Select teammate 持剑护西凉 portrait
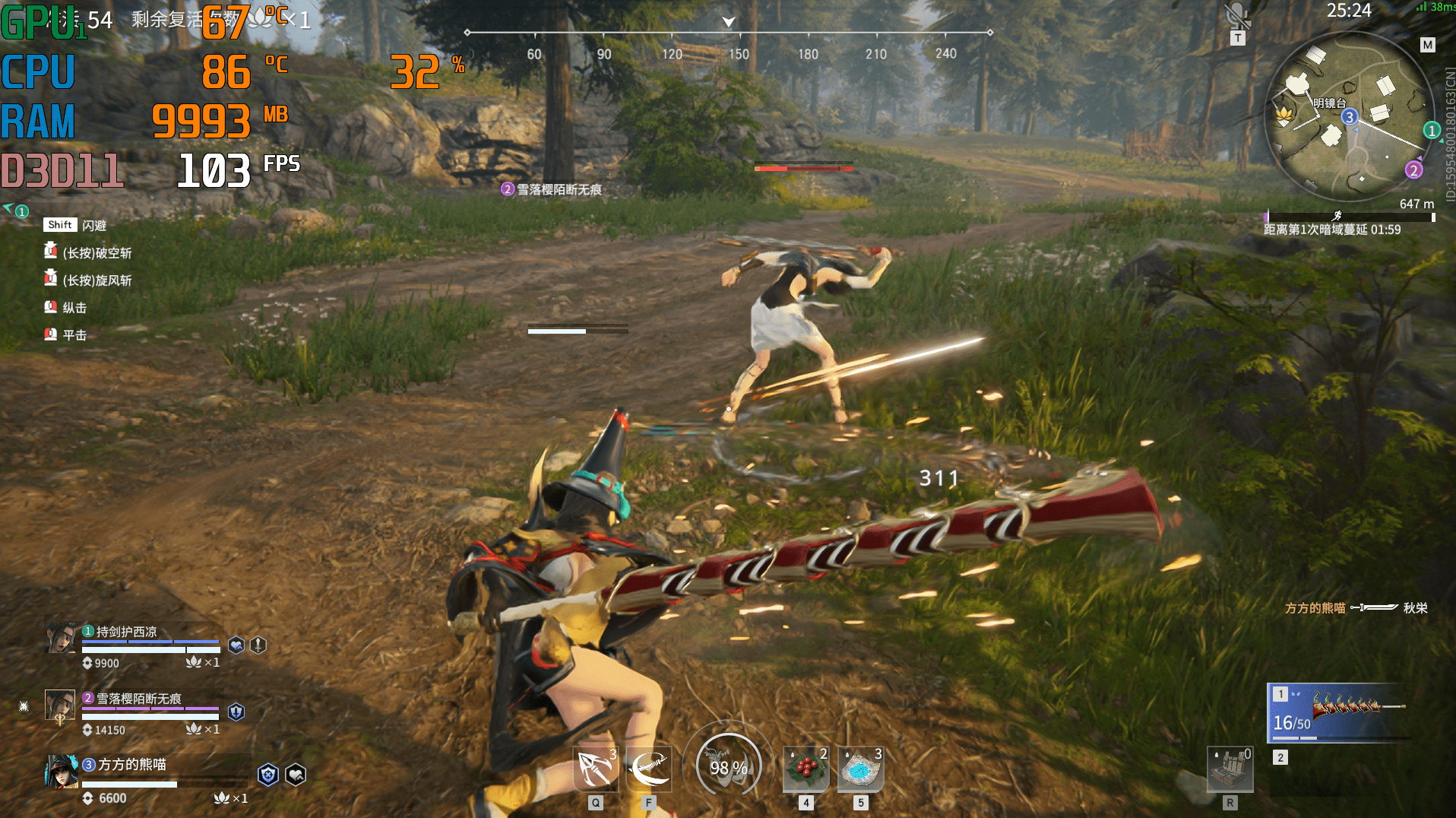This screenshot has height=818, width=1456. pyautogui.click(x=60, y=639)
